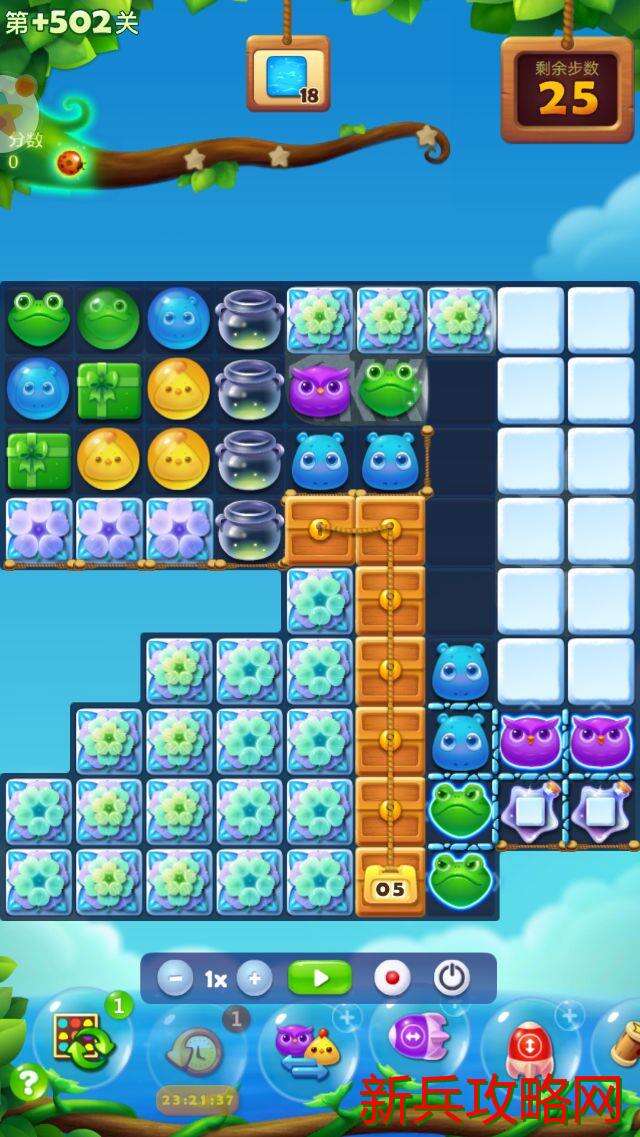Select the owl and chick swap booster
This screenshot has width=640, height=1137.
(x=307, y=1048)
